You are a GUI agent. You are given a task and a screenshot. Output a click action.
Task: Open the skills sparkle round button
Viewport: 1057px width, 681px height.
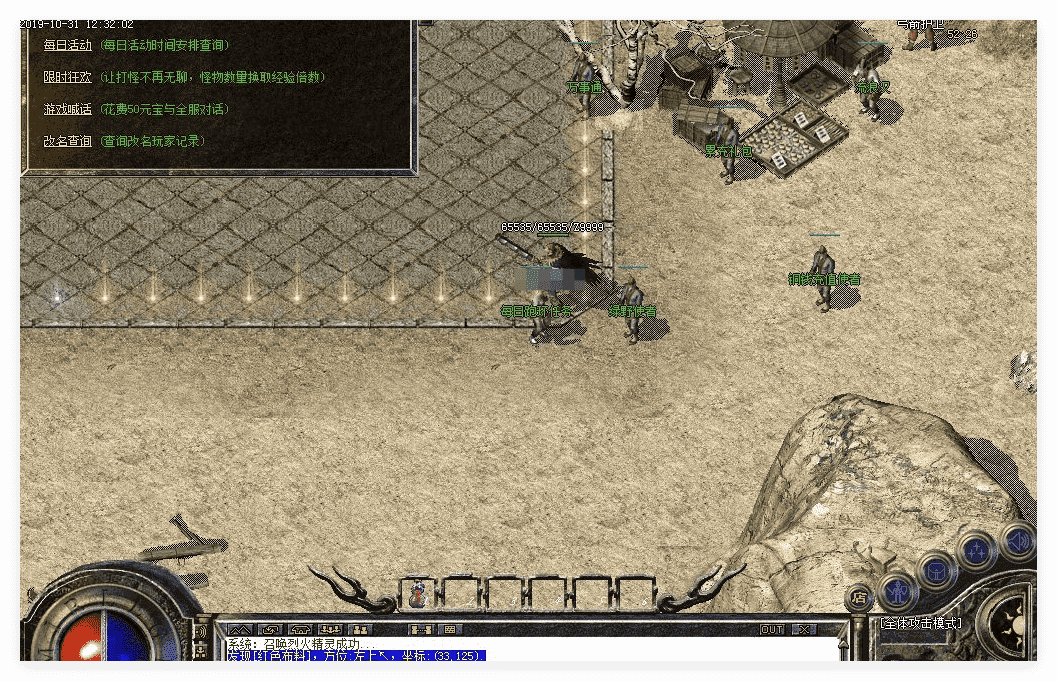pos(976,551)
